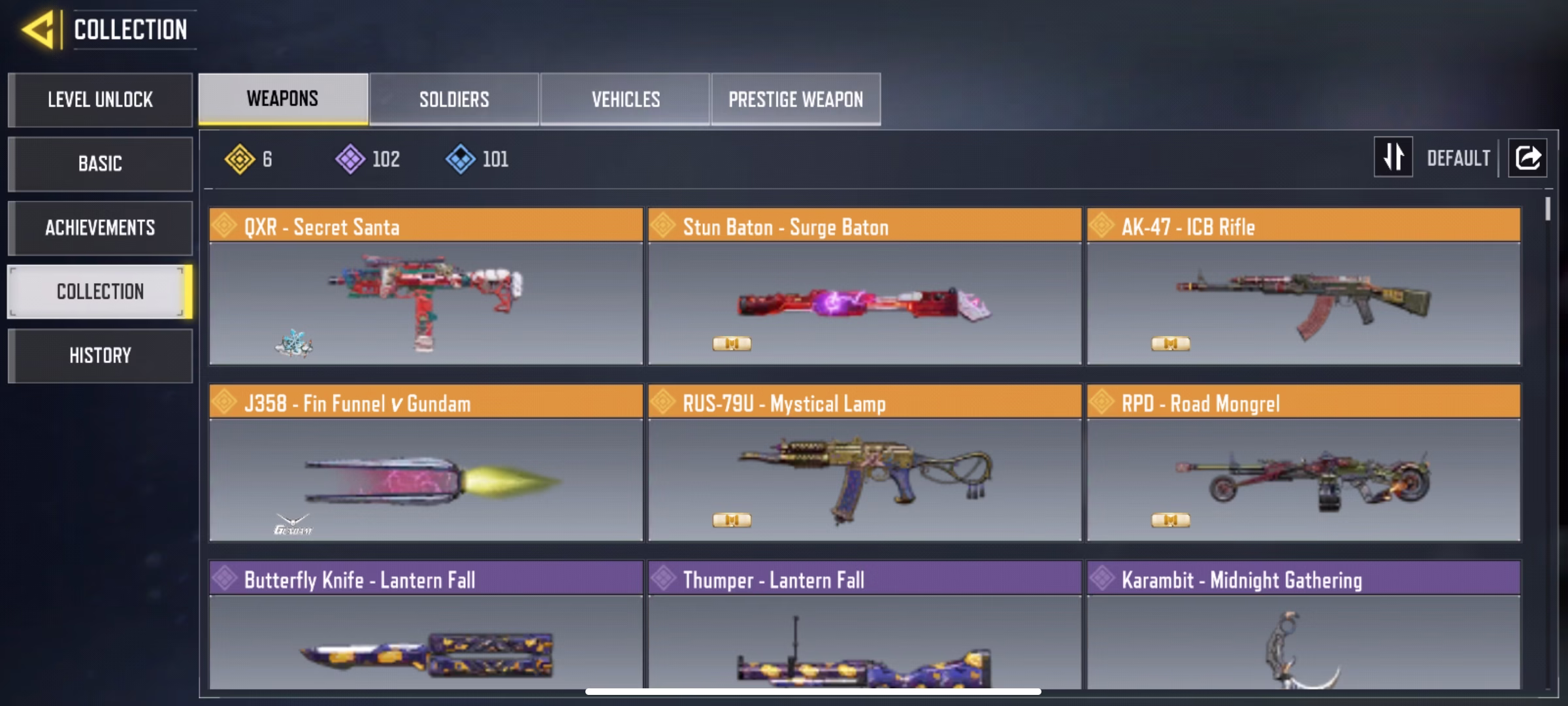Share the collection with the share icon

(1527, 158)
